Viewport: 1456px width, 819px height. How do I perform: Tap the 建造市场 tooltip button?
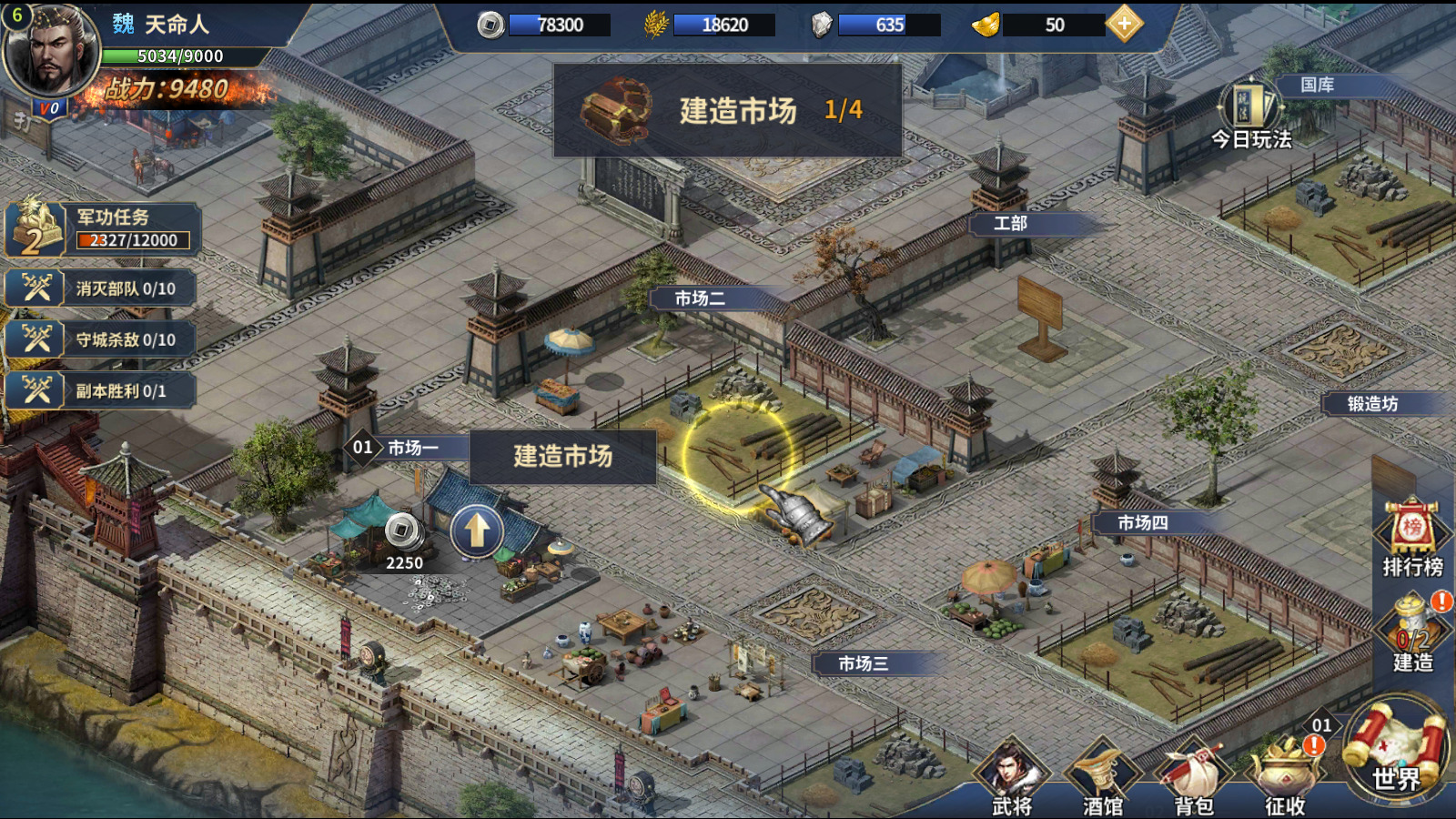pyautogui.click(x=562, y=456)
